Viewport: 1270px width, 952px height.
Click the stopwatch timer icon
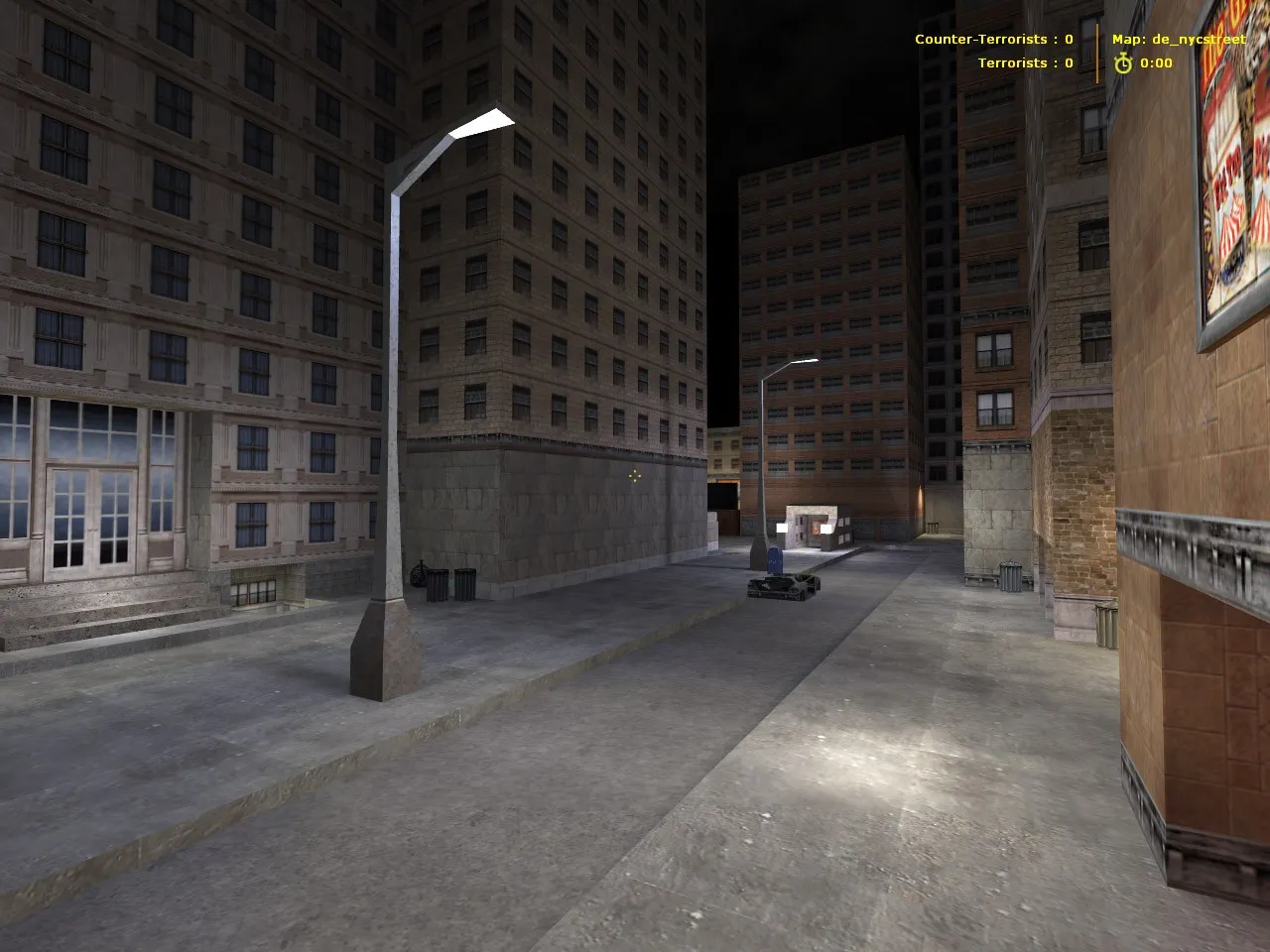(1122, 62)
